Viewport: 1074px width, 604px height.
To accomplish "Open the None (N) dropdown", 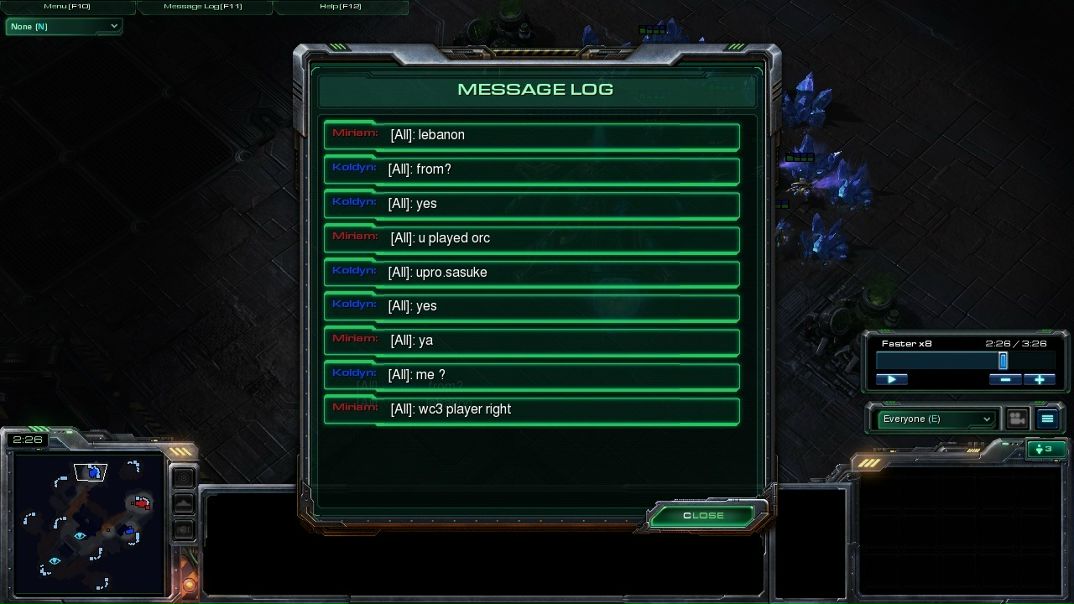I will (63, 26).
